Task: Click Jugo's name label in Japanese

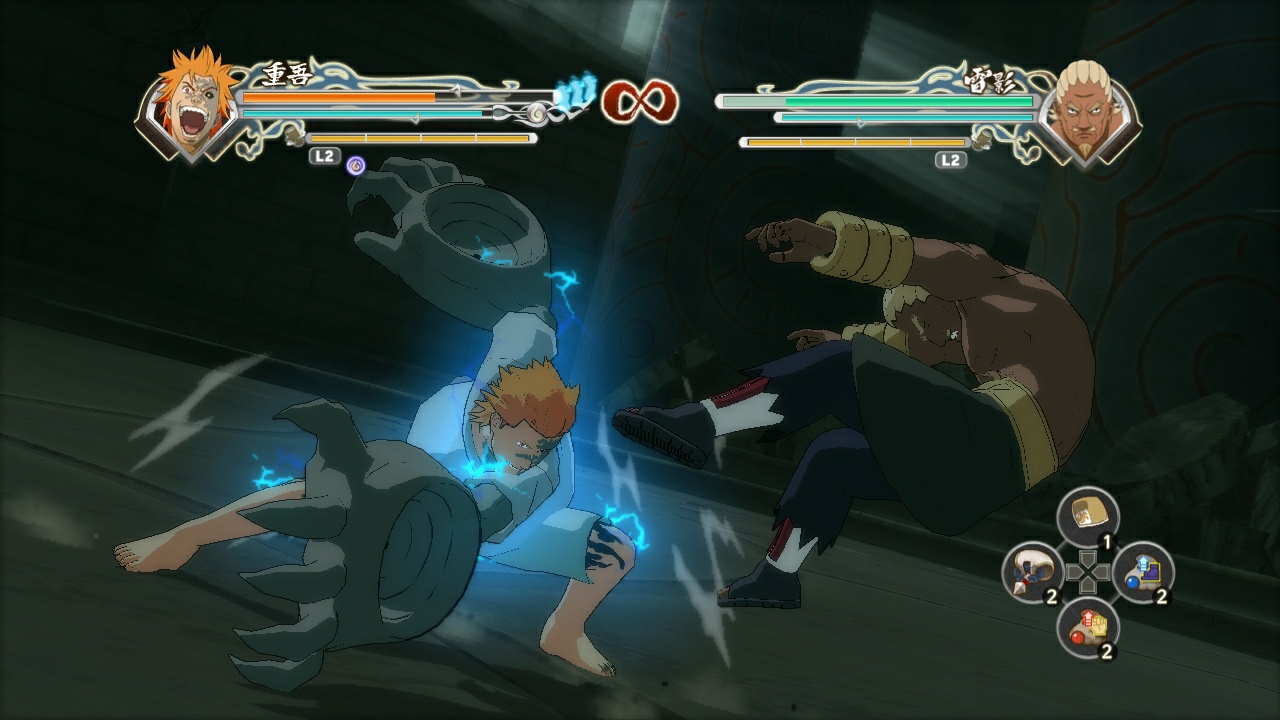Action: pos(286,73)
